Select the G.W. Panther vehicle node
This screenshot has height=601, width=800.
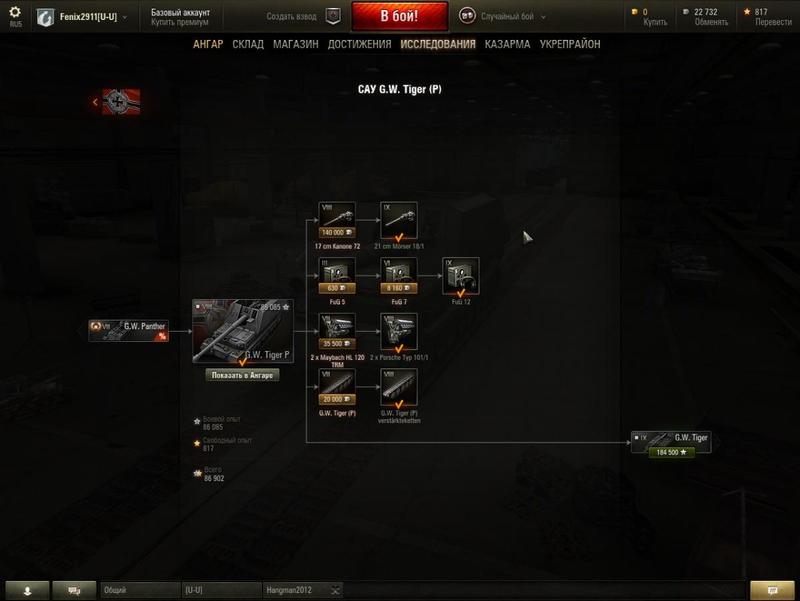(x=128, y=330)
